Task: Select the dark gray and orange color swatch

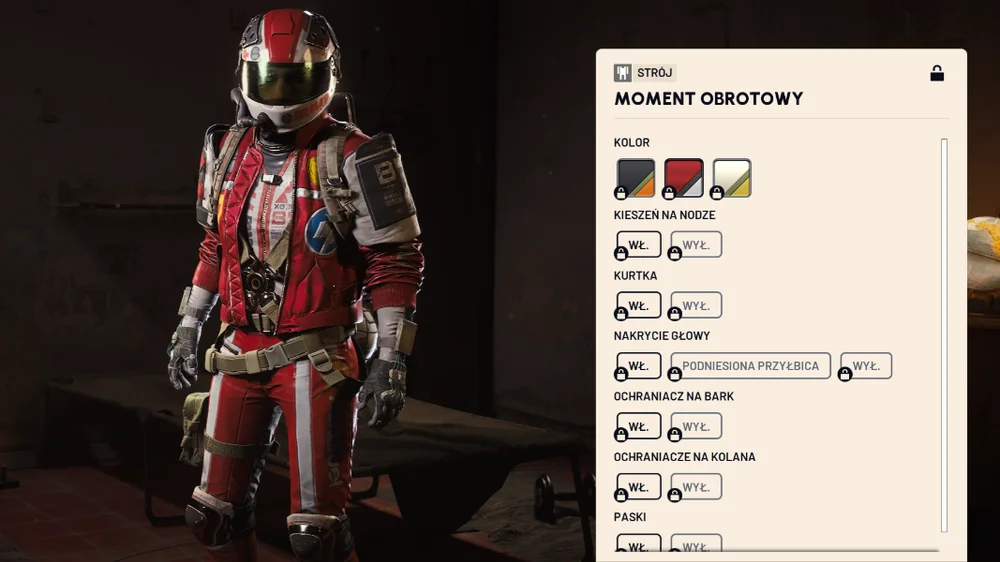Action: (x=636, y=178)
